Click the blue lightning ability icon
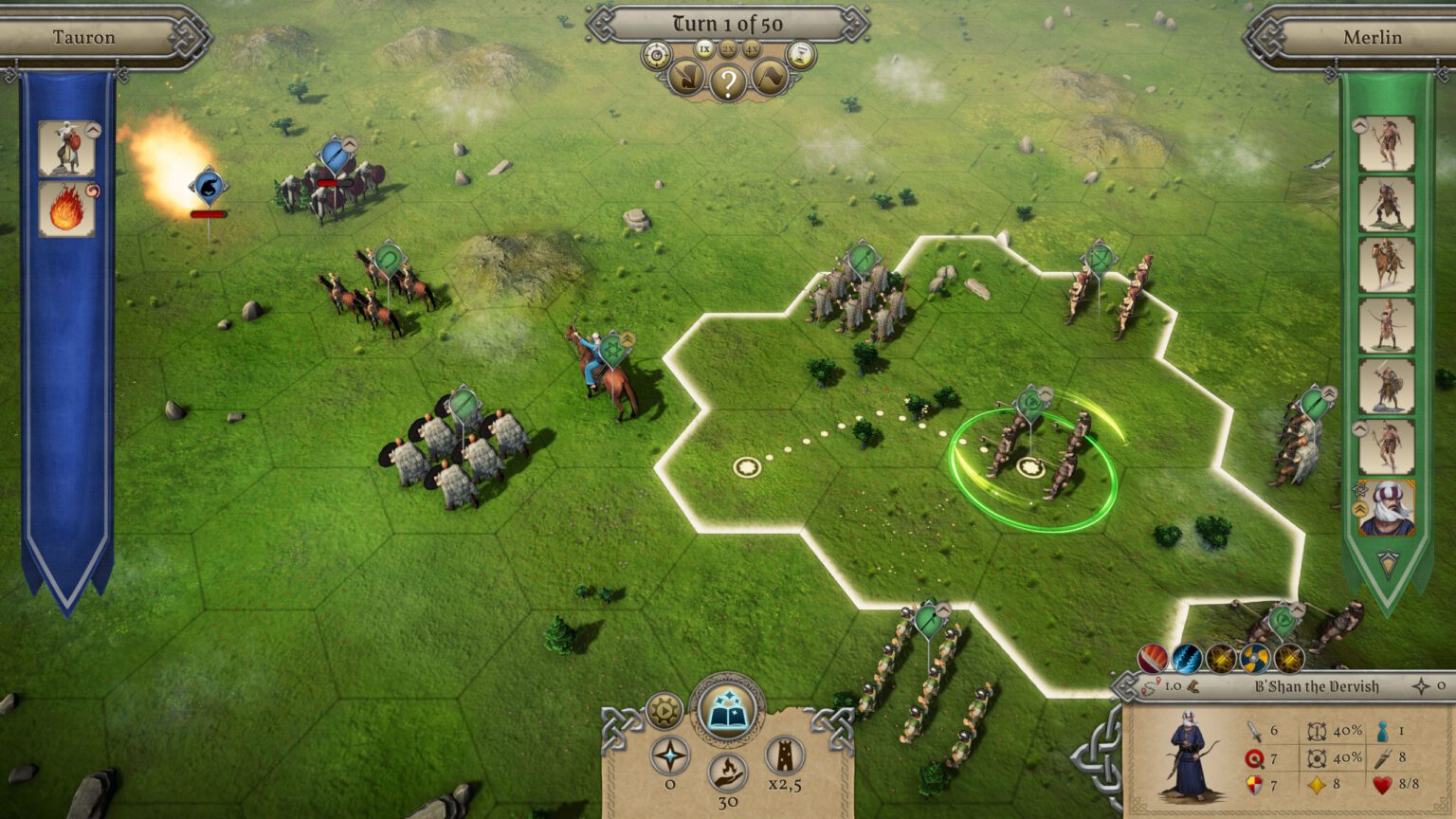This screenshot has height=819, width=1456. [1187, 657]
